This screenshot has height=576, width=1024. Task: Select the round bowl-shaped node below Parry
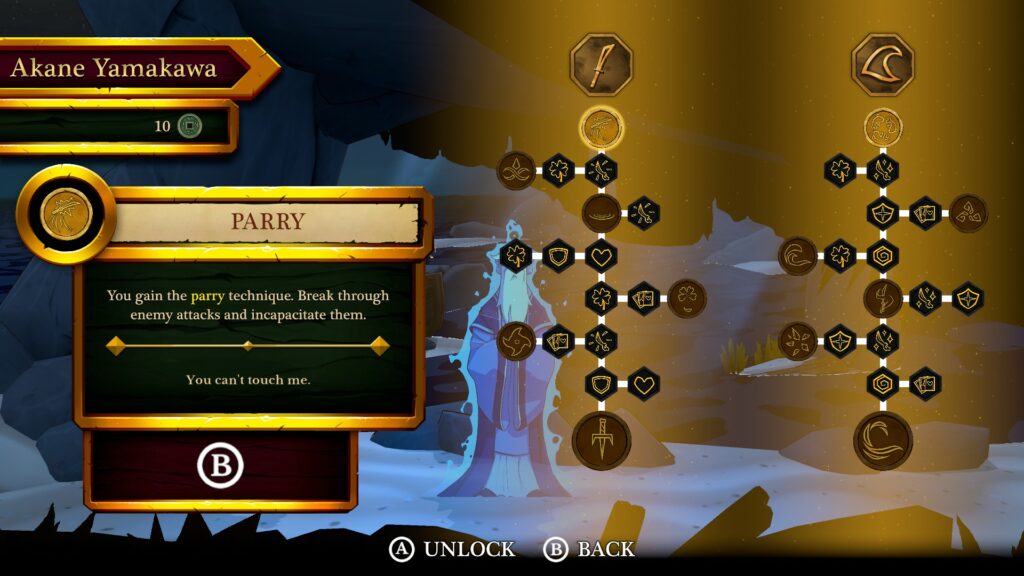coord(601,212)
